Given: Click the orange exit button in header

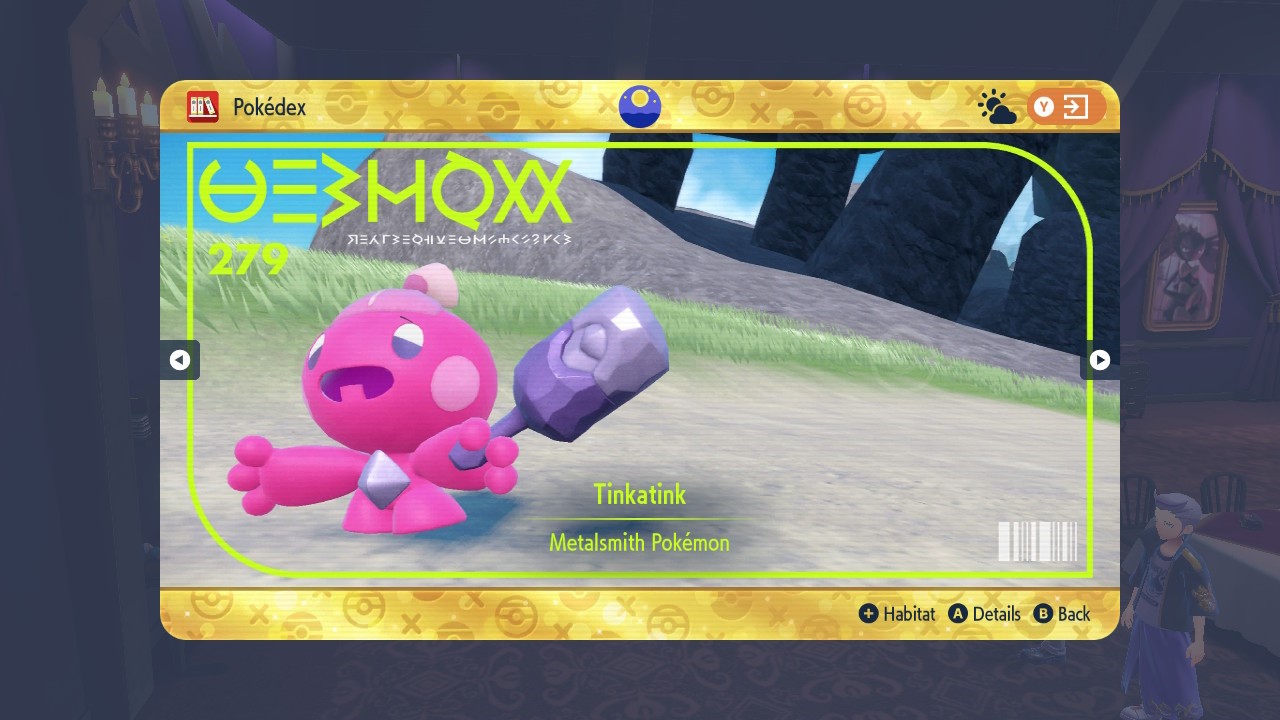Looking at the screenshot, I should coord(1065,107).
